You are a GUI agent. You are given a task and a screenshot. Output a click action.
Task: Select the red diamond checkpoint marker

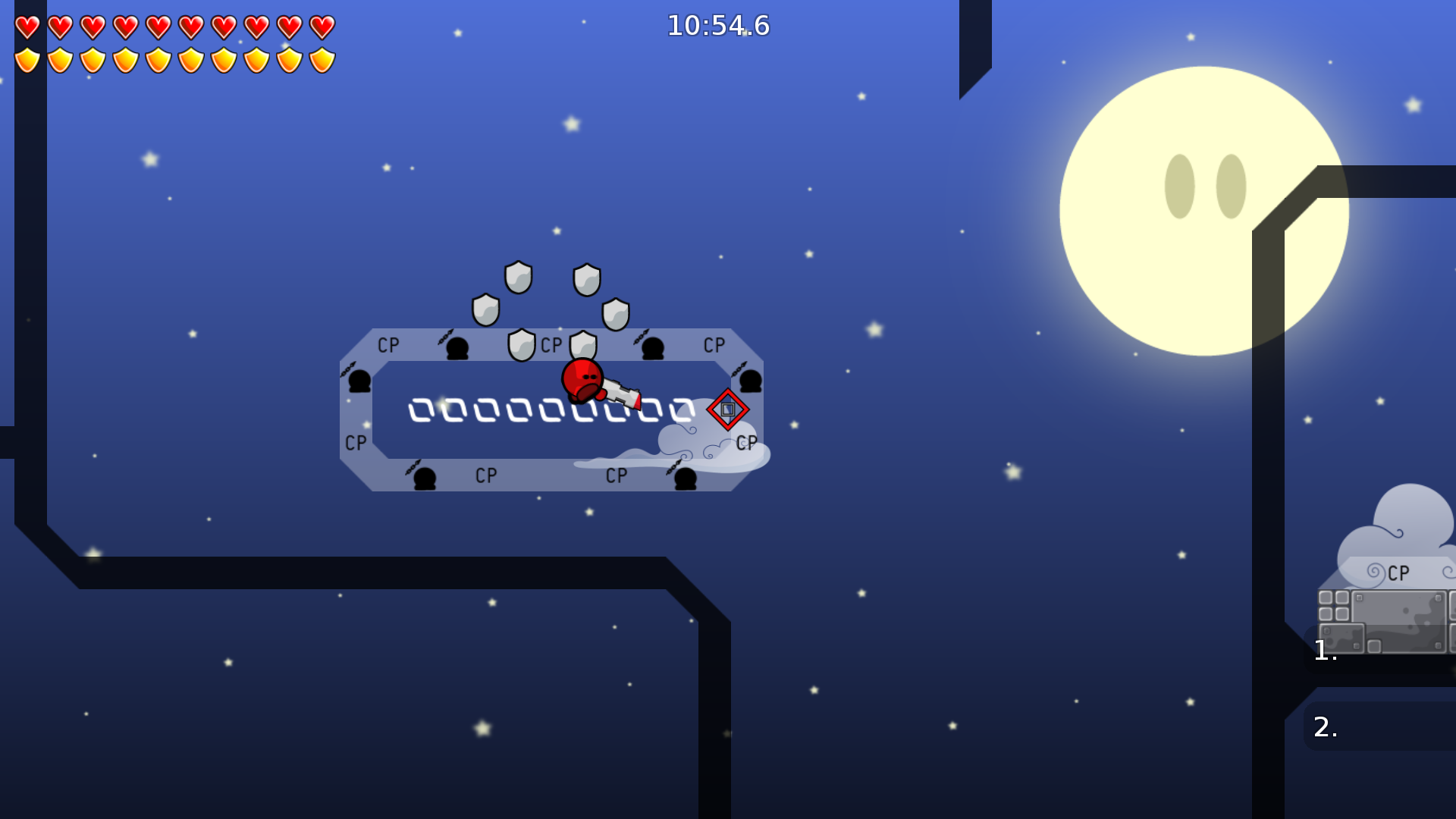click(729, 410)
